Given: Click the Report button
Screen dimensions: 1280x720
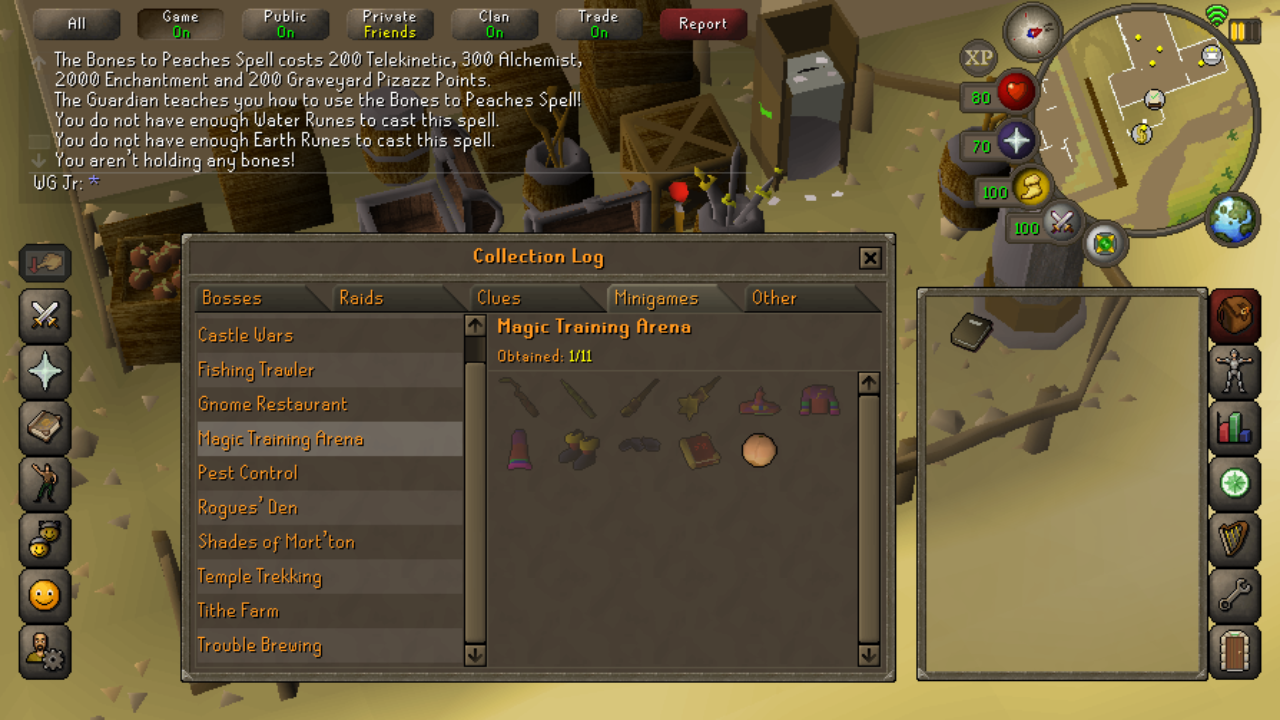Looking at the screenshot, I should [702, 24].
